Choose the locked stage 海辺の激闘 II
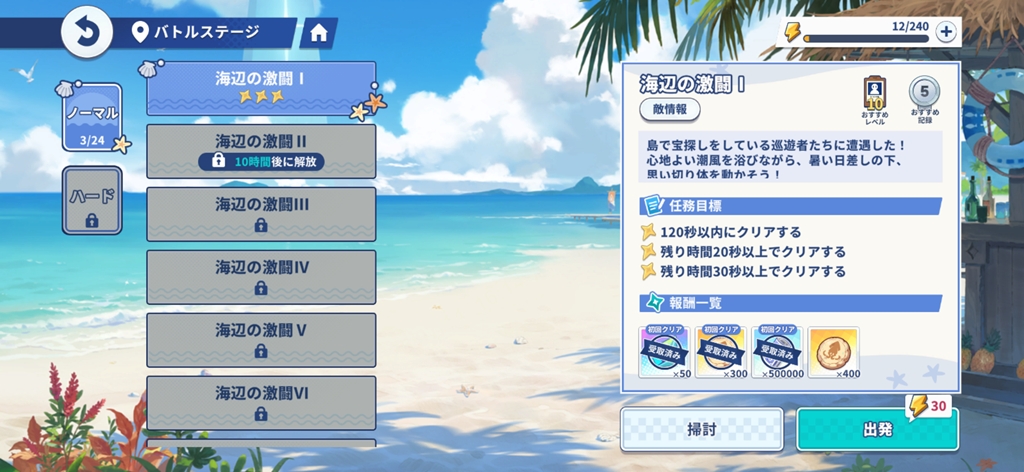Viewport: 1024px width, 472px height. tap(261, 151)
